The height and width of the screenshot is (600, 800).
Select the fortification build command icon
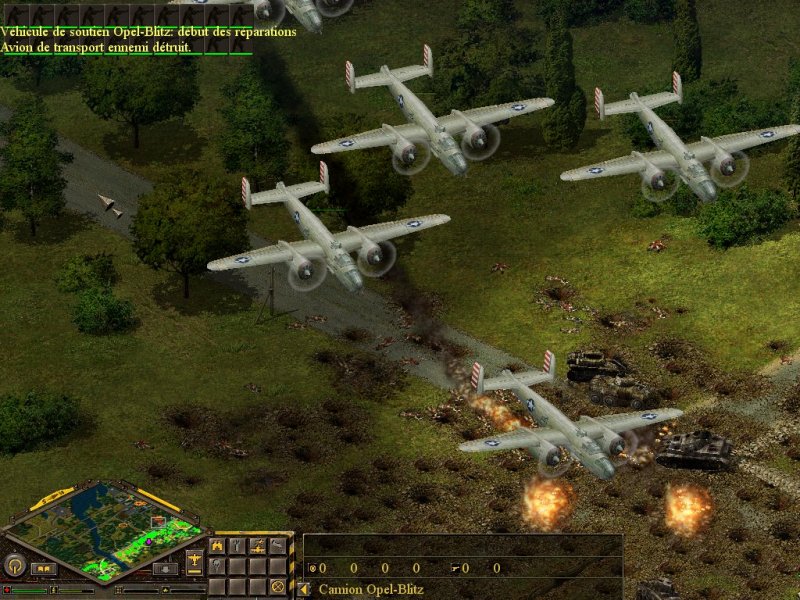pyautogui.click(x=217, y=547)
